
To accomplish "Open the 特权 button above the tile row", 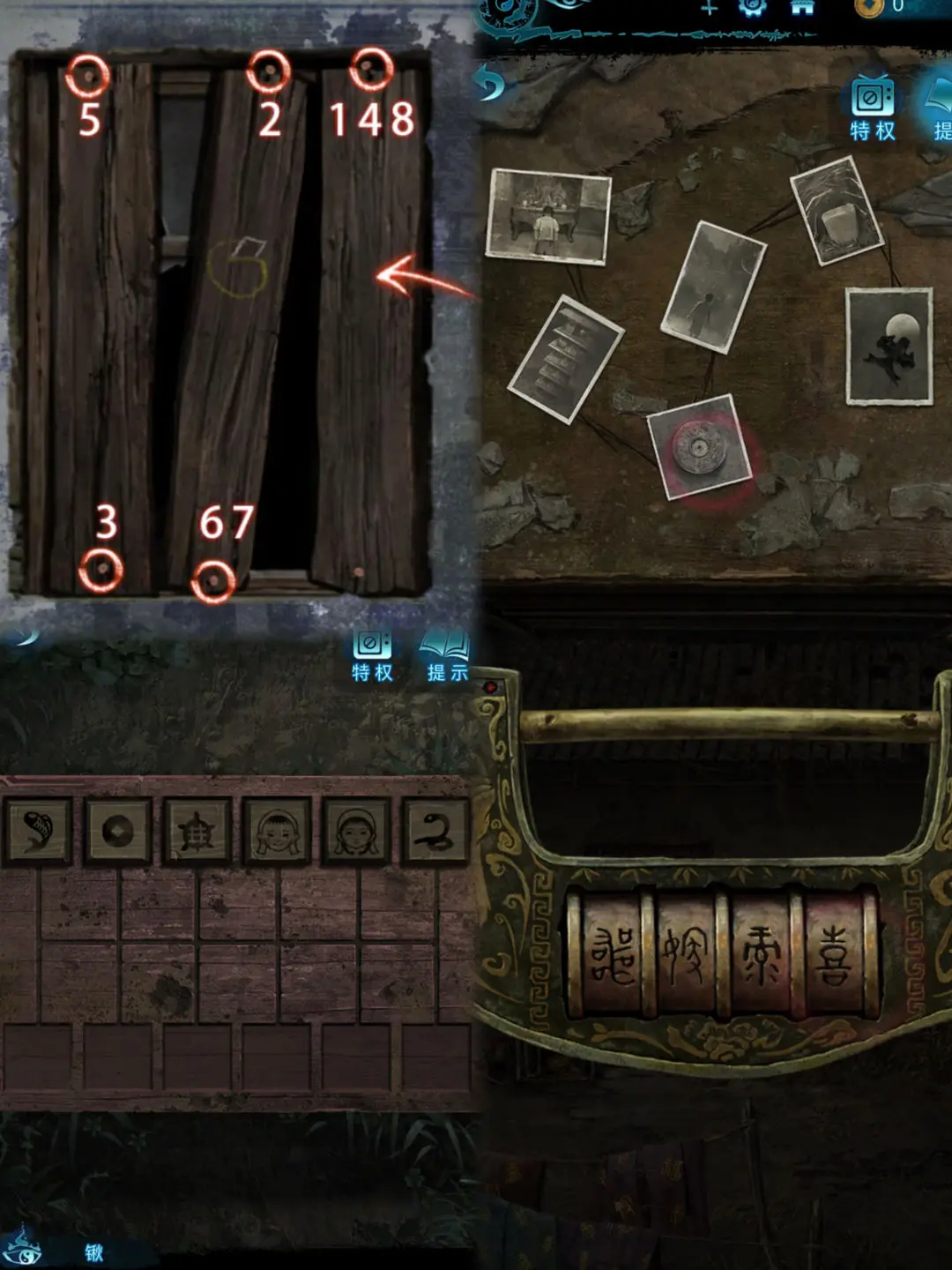I will tap(372, 657).
